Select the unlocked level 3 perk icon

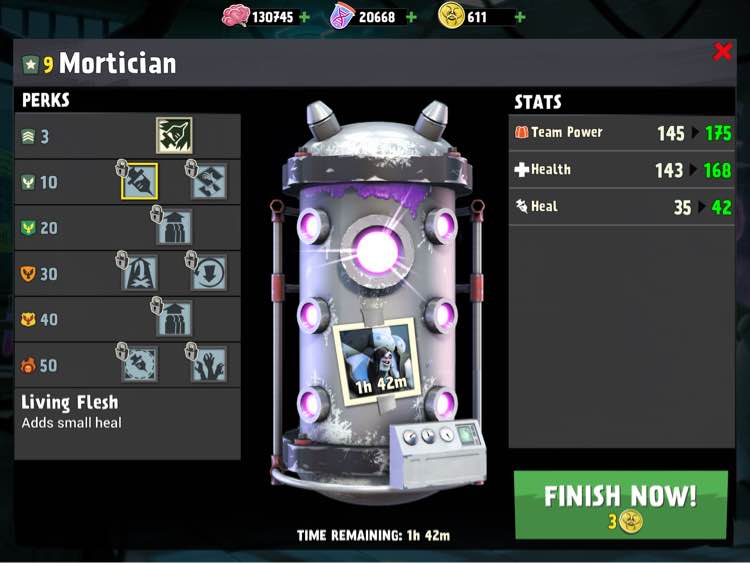click(x=174, y=136)
